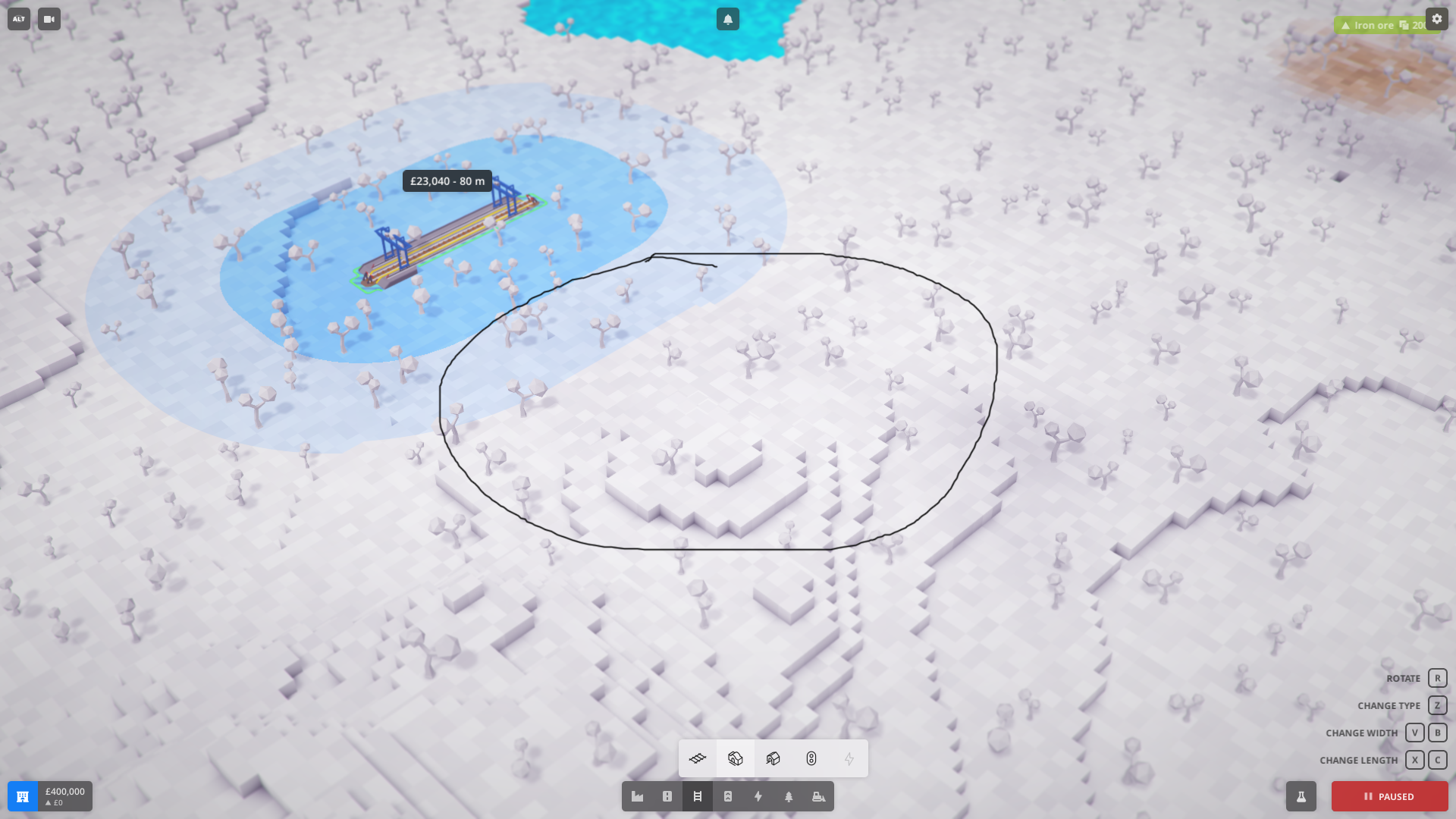Viewport: 1456px width, 819px height.
Task: Toggle the ALT overlay mode
Action: click(x=17, y=19)
